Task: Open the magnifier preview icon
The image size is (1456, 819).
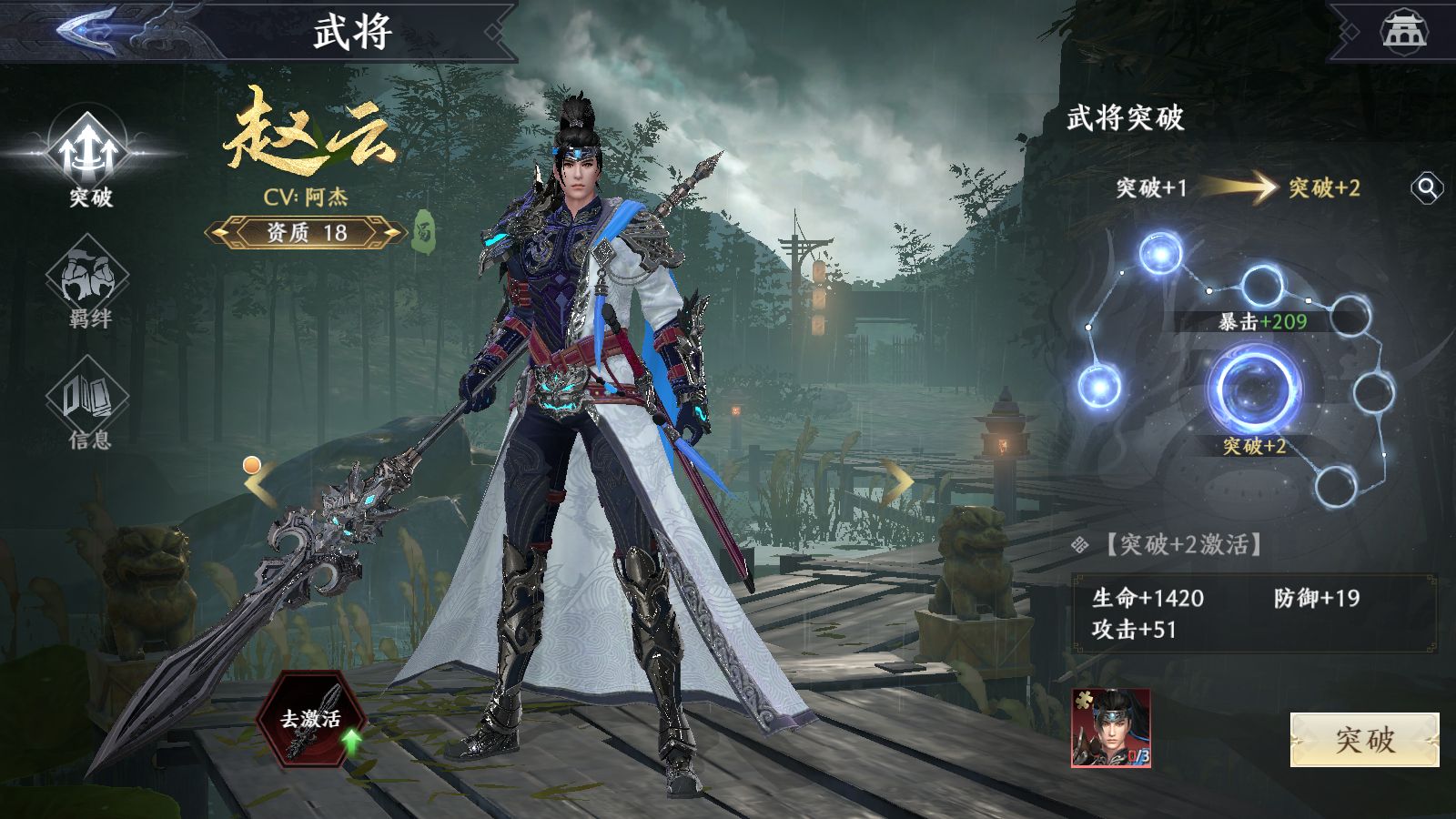Action: coord(1426,188)
